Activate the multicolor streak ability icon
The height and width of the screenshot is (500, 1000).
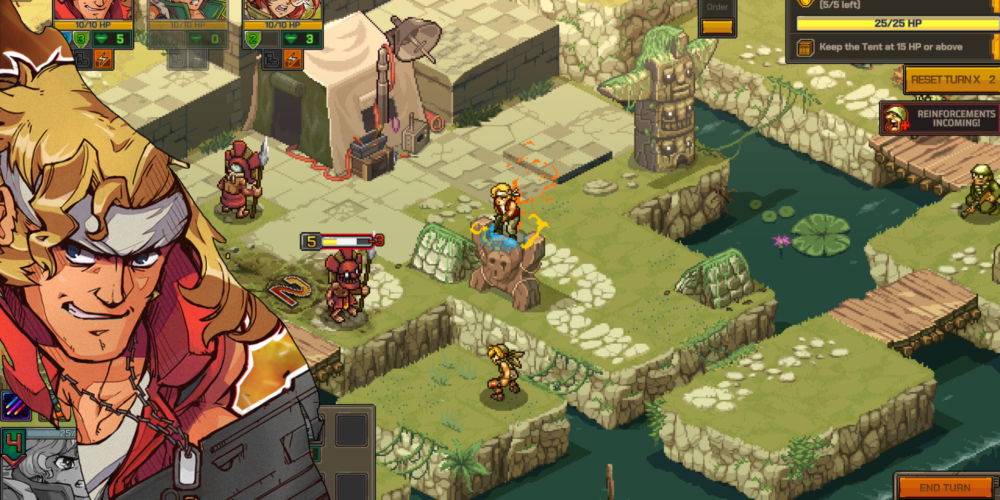coord(14,404)
